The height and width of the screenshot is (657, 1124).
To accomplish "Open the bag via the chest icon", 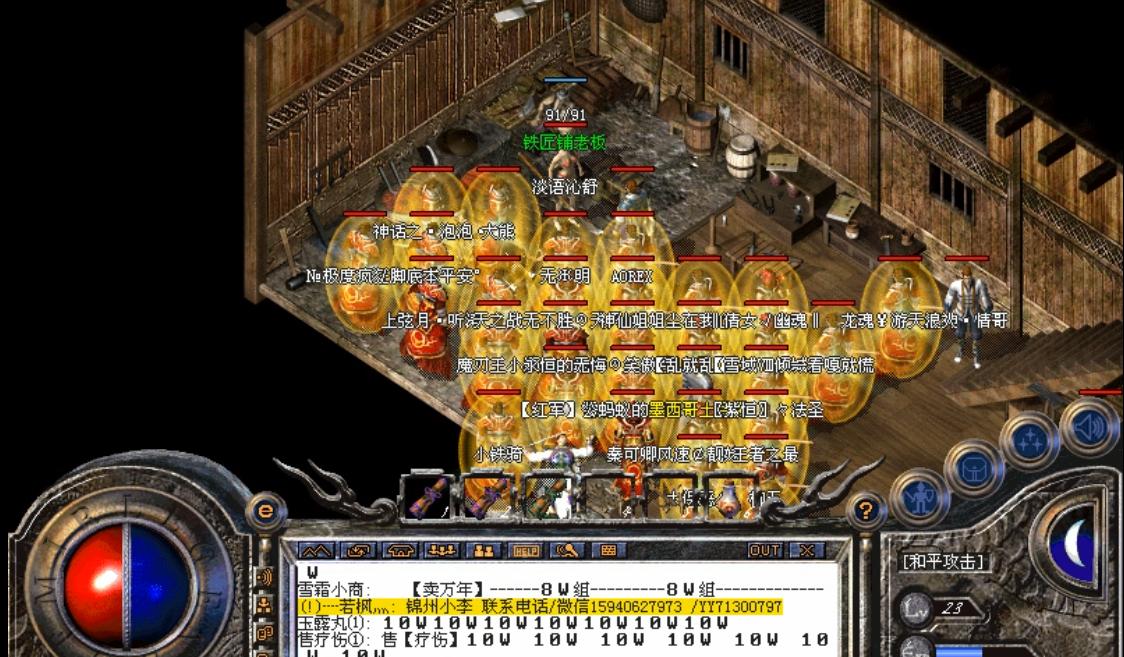I will [x=973, y=466].
